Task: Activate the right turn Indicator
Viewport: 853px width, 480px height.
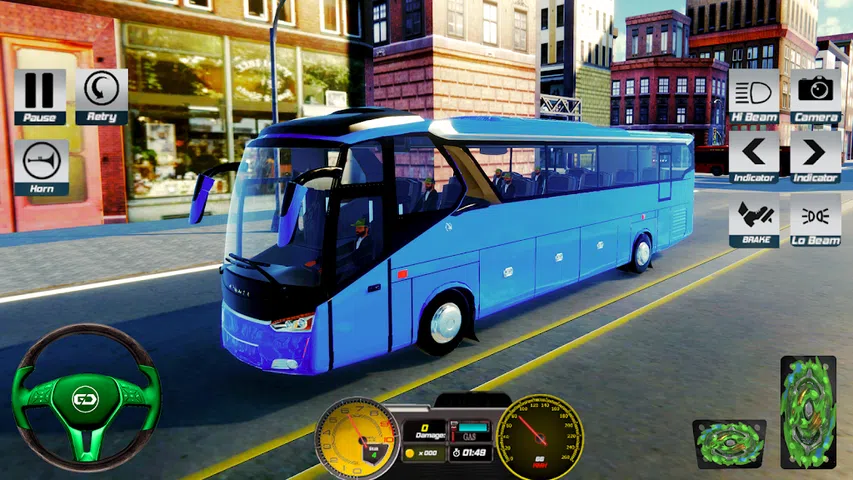Action: (x=816, y=154)
